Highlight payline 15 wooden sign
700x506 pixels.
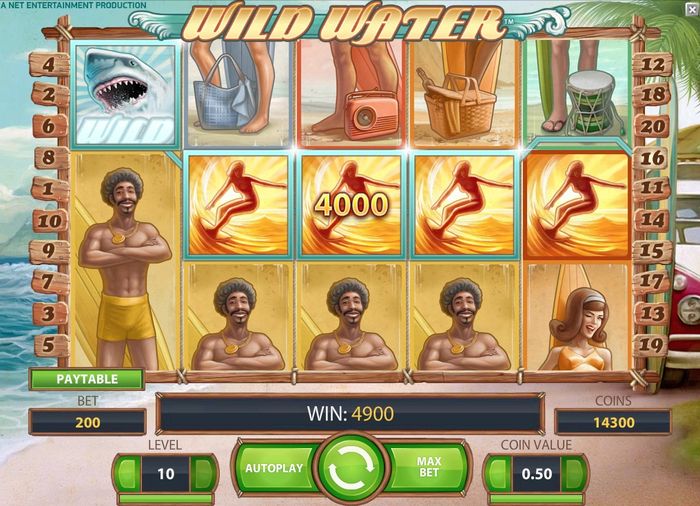pos(651,251)
